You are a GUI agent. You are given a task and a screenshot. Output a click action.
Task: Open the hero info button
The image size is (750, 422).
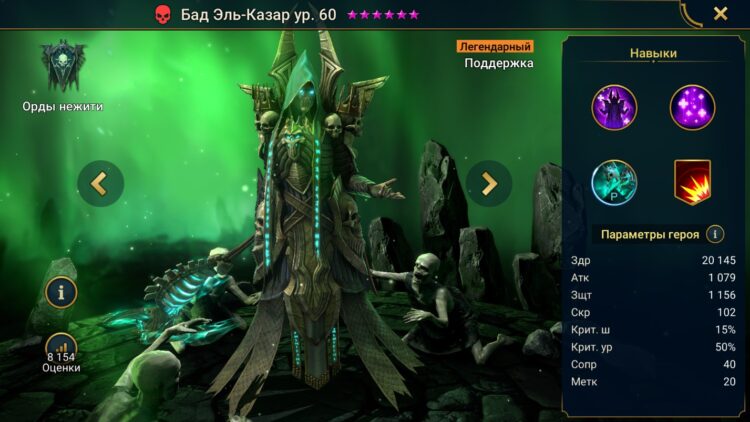click(x=61, y=292)
